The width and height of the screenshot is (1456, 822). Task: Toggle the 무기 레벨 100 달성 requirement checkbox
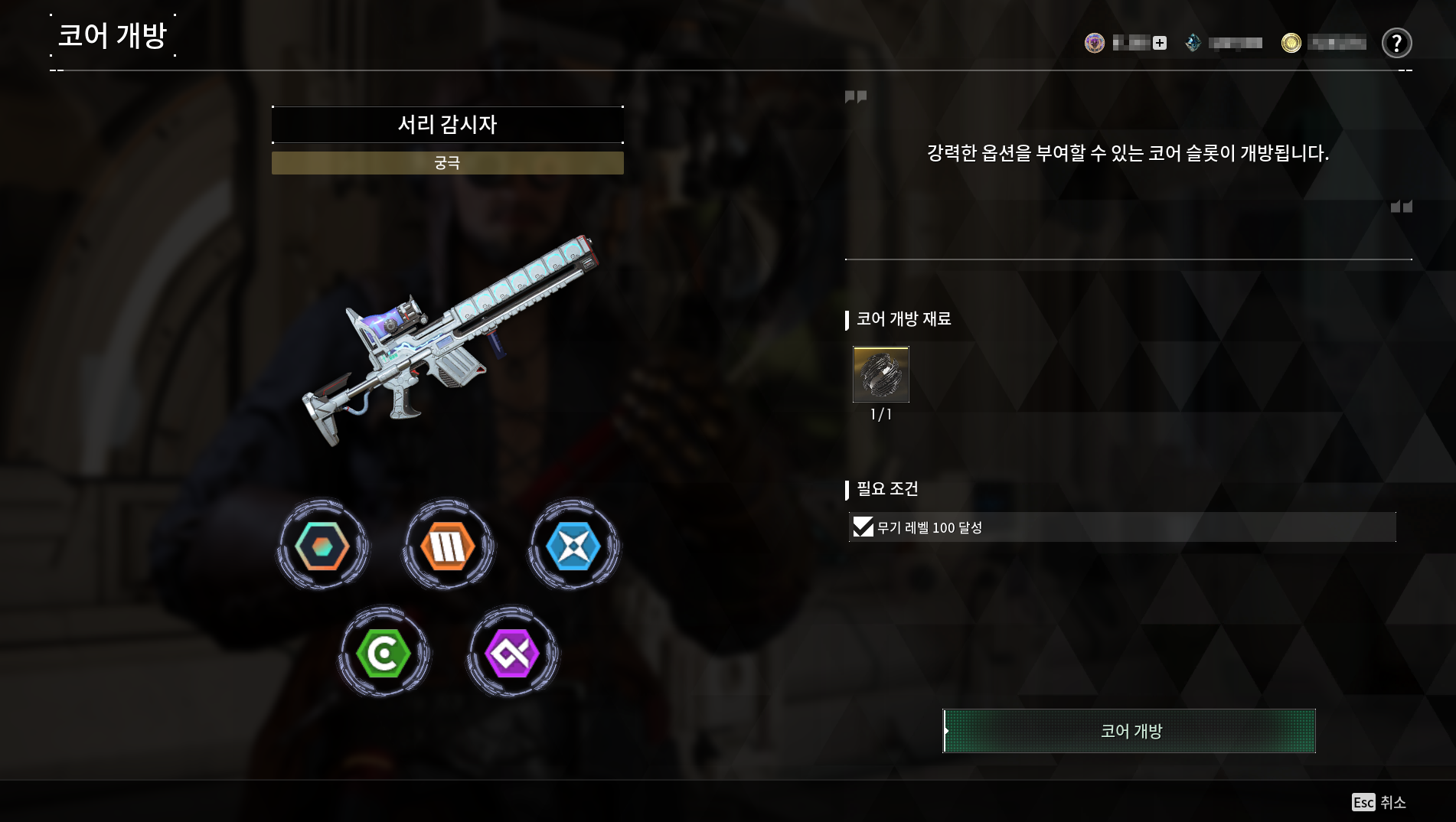click(x=862, y=526)
